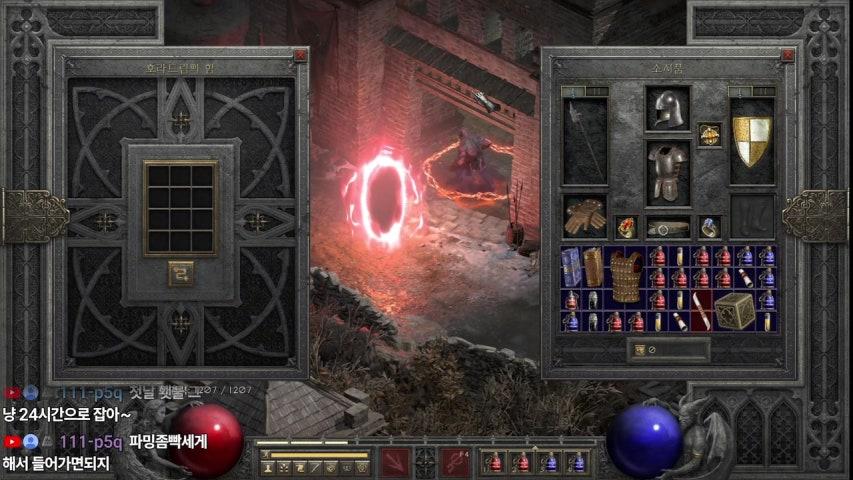853x480 pixels.
Task: Pick the Horadric Cube in the inventory
Action: [x=733, y=311]
